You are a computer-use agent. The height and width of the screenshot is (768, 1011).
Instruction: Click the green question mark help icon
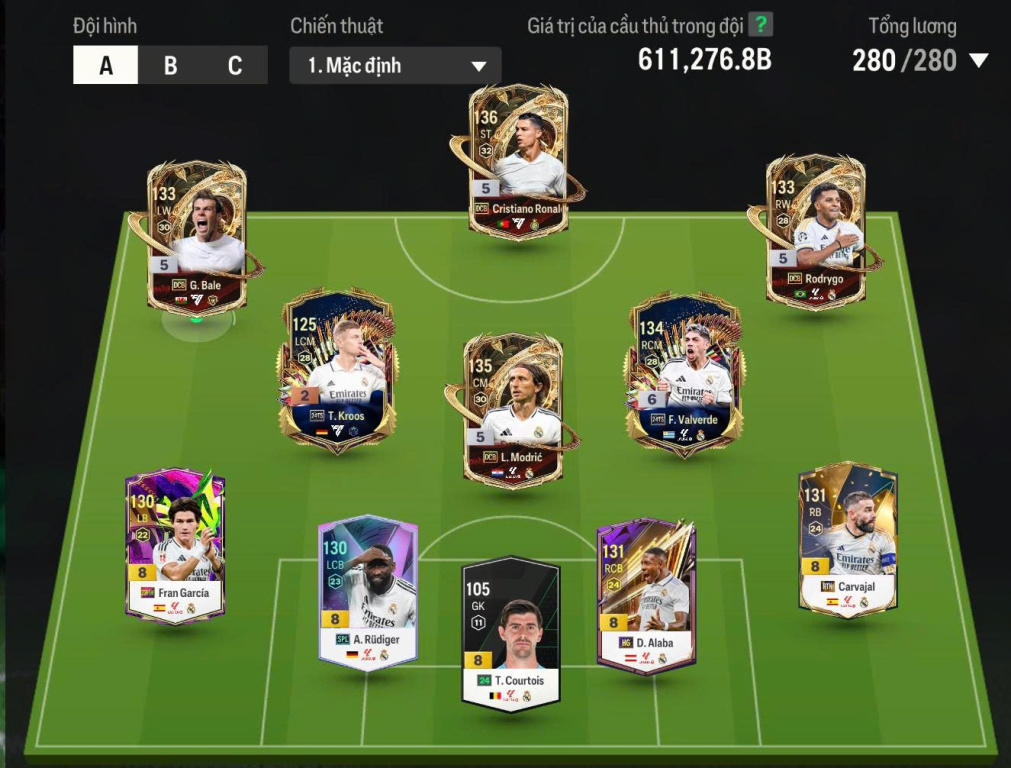click(761, 25)
